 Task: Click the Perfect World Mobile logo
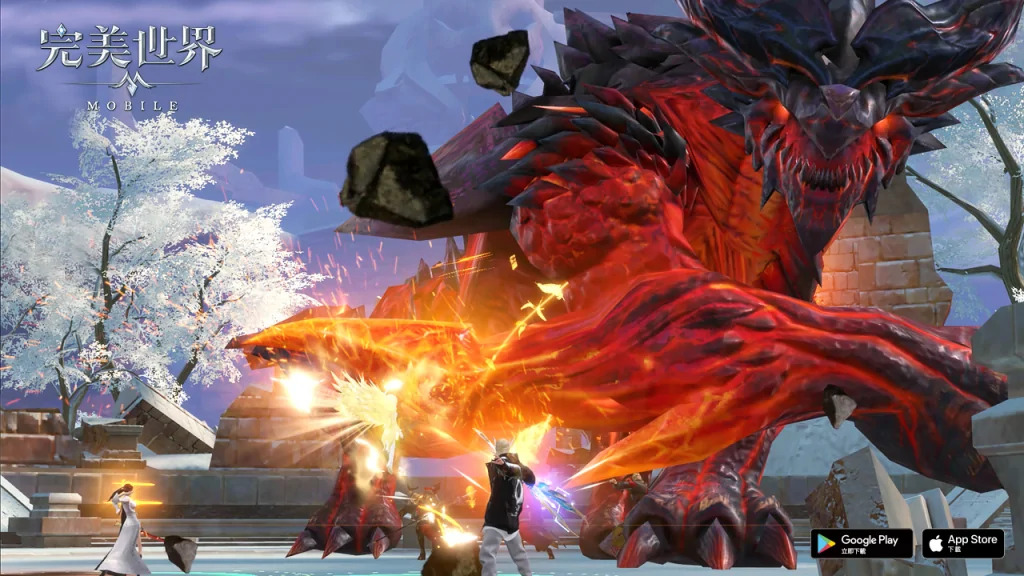coord(128,66)
